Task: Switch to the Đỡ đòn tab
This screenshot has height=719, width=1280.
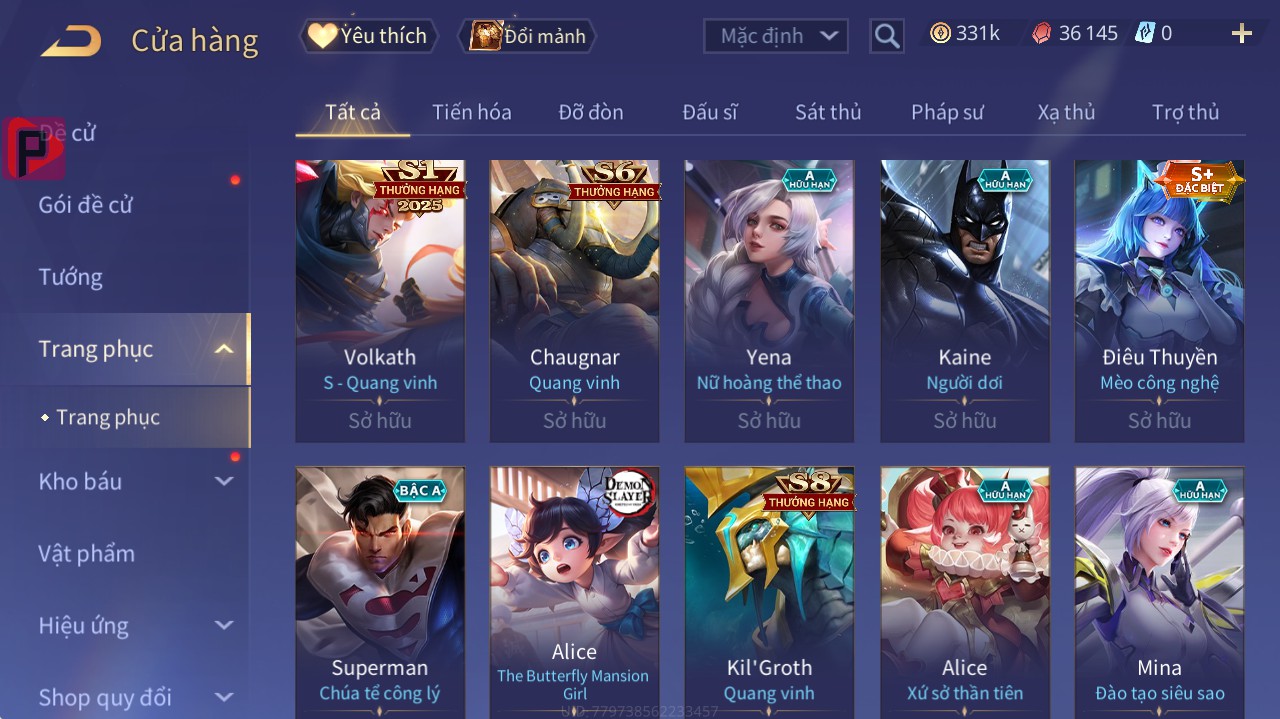Action: (590, 112)
